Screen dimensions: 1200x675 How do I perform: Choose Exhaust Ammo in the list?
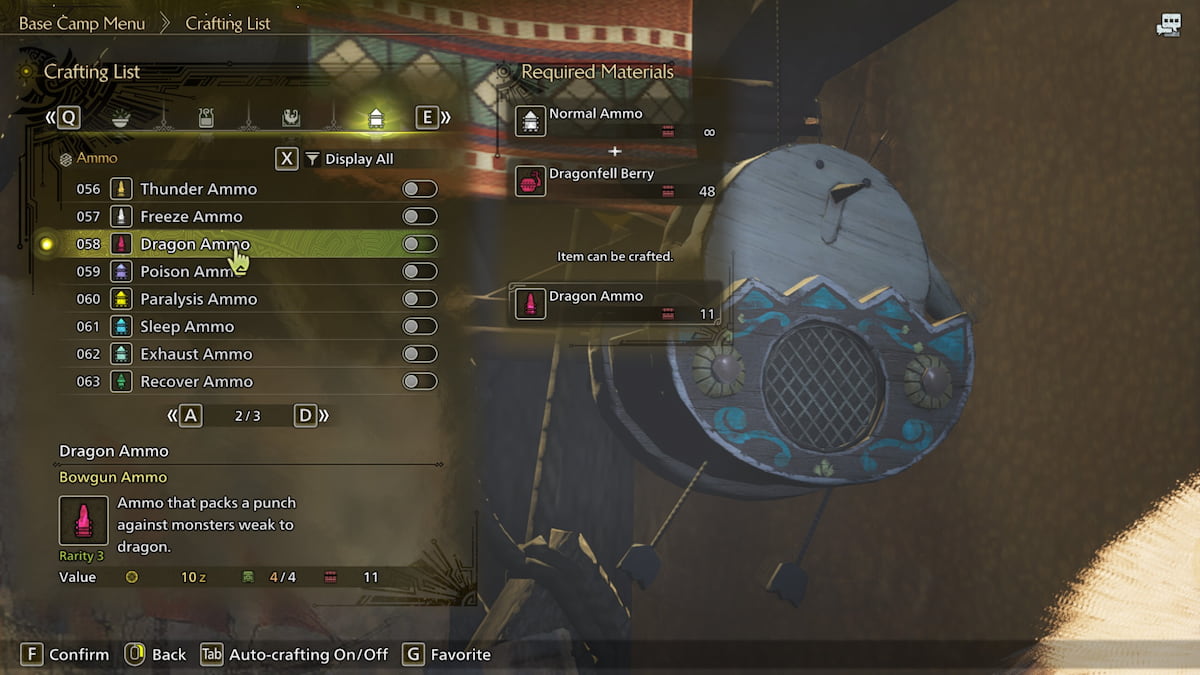(196, 354)
